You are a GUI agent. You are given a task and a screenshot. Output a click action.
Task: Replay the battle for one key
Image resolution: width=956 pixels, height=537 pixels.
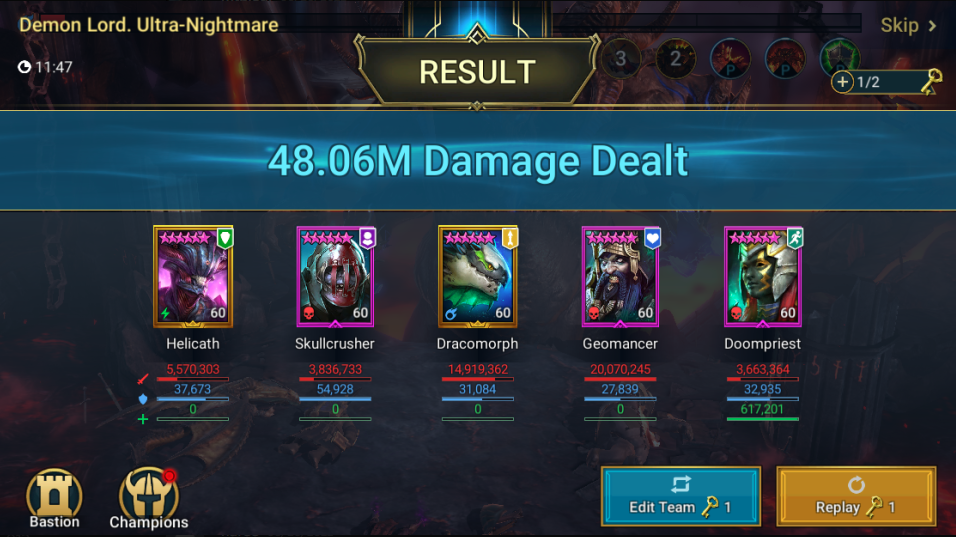pyautogui.click(x=856, y=496)
